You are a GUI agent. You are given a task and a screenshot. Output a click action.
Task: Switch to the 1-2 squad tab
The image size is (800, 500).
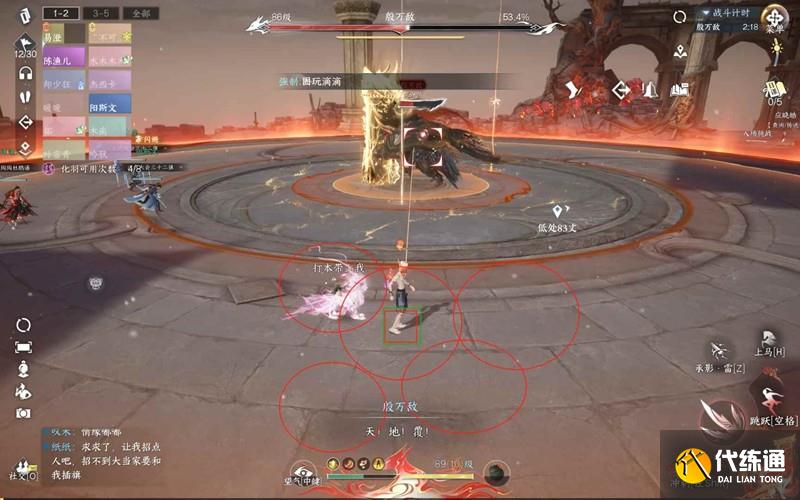(x=61, y=14)
